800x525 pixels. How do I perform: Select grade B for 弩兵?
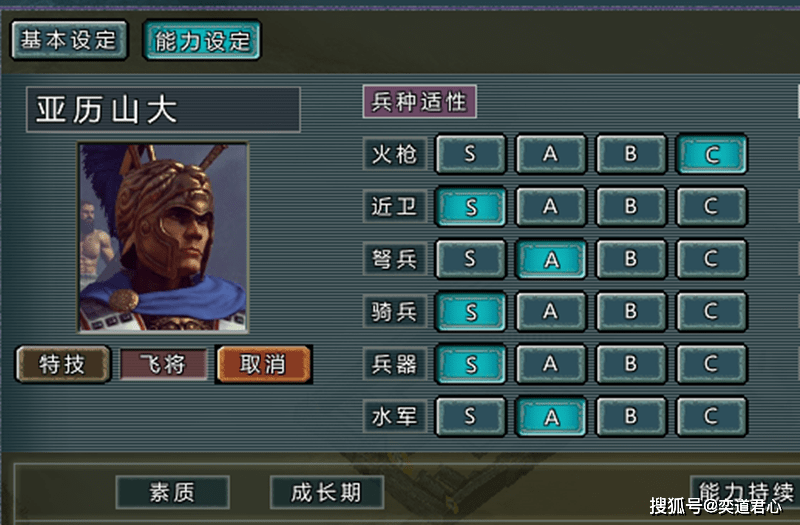[631, 259]
